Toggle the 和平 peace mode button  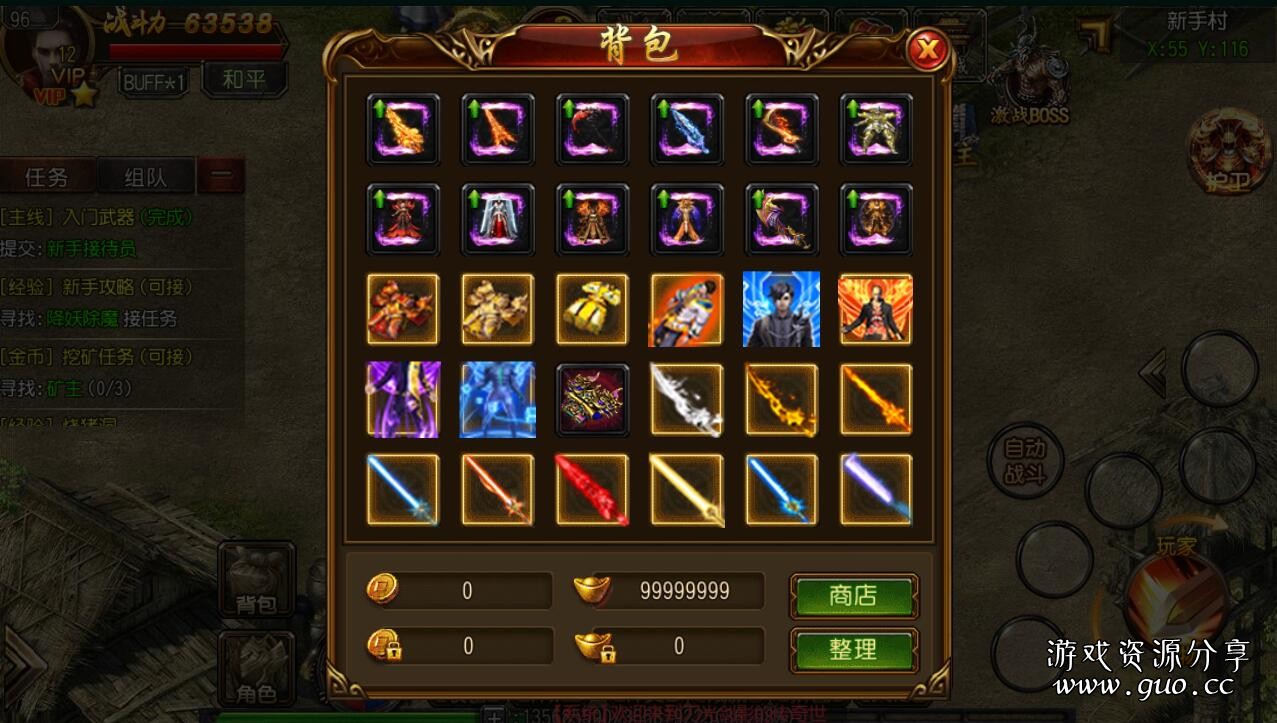click(x=243, y=80)
